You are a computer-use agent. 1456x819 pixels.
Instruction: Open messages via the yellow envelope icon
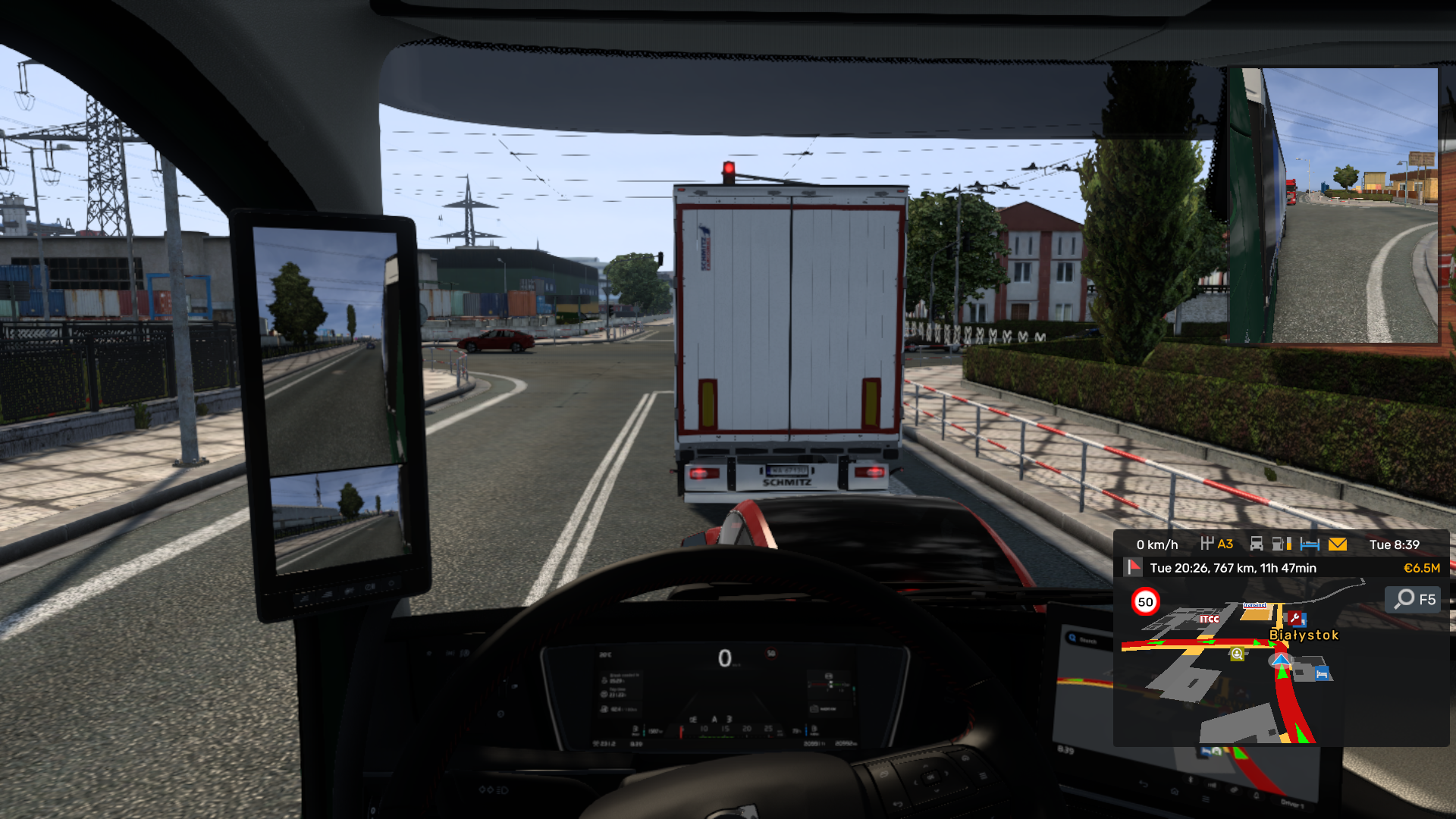coord(1338,544)
